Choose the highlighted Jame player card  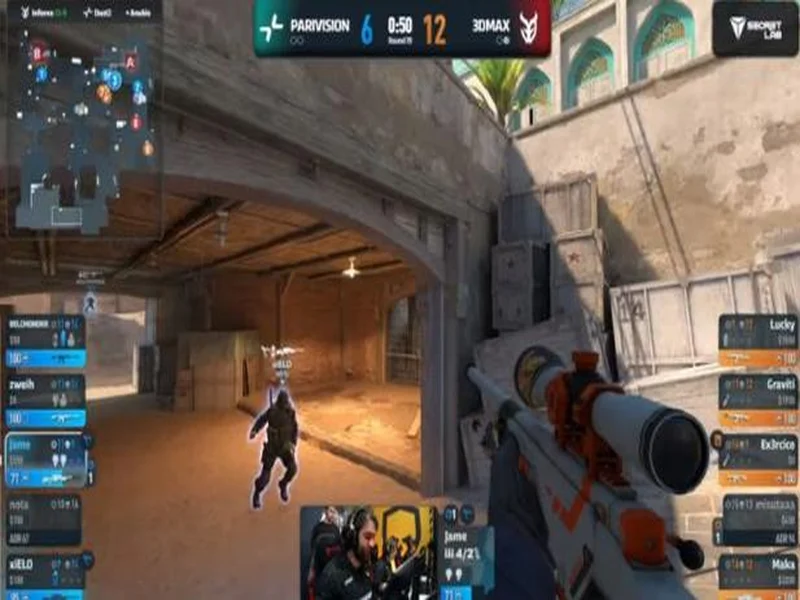click(x=45, y=460)
